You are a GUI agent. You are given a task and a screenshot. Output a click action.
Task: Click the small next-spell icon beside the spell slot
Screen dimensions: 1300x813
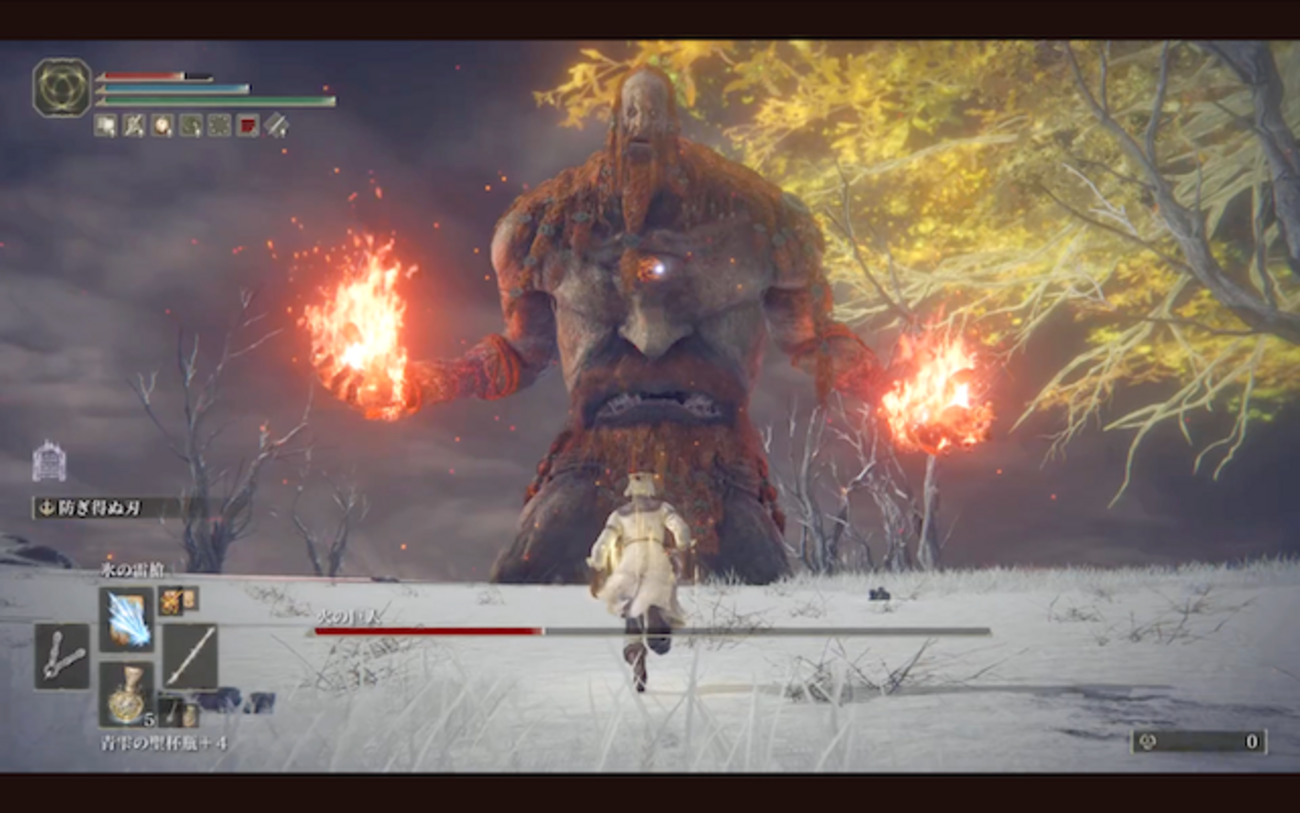coord(171,600)
